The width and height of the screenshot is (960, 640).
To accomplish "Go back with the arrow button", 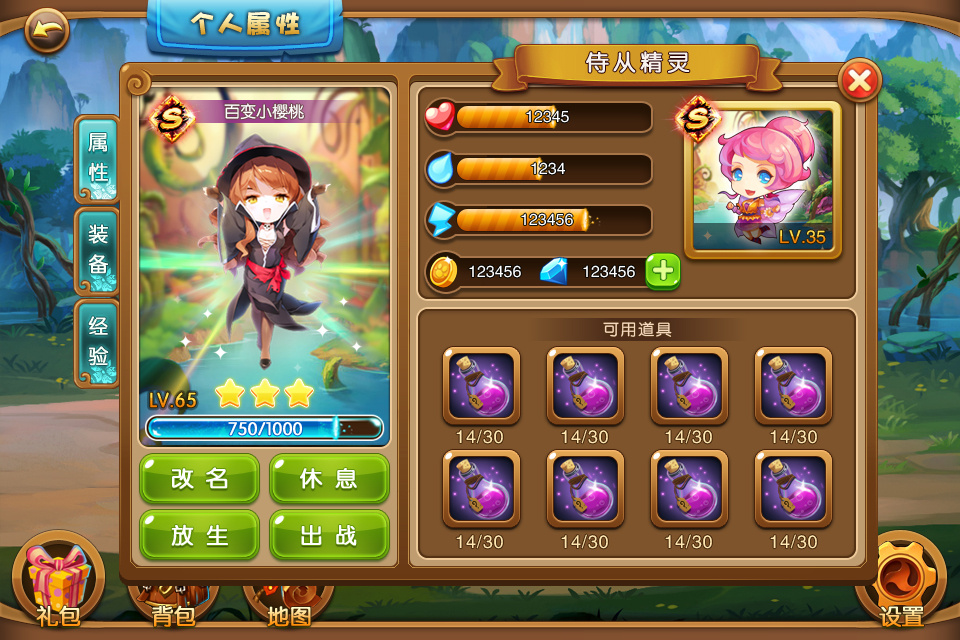I will 46,30.
